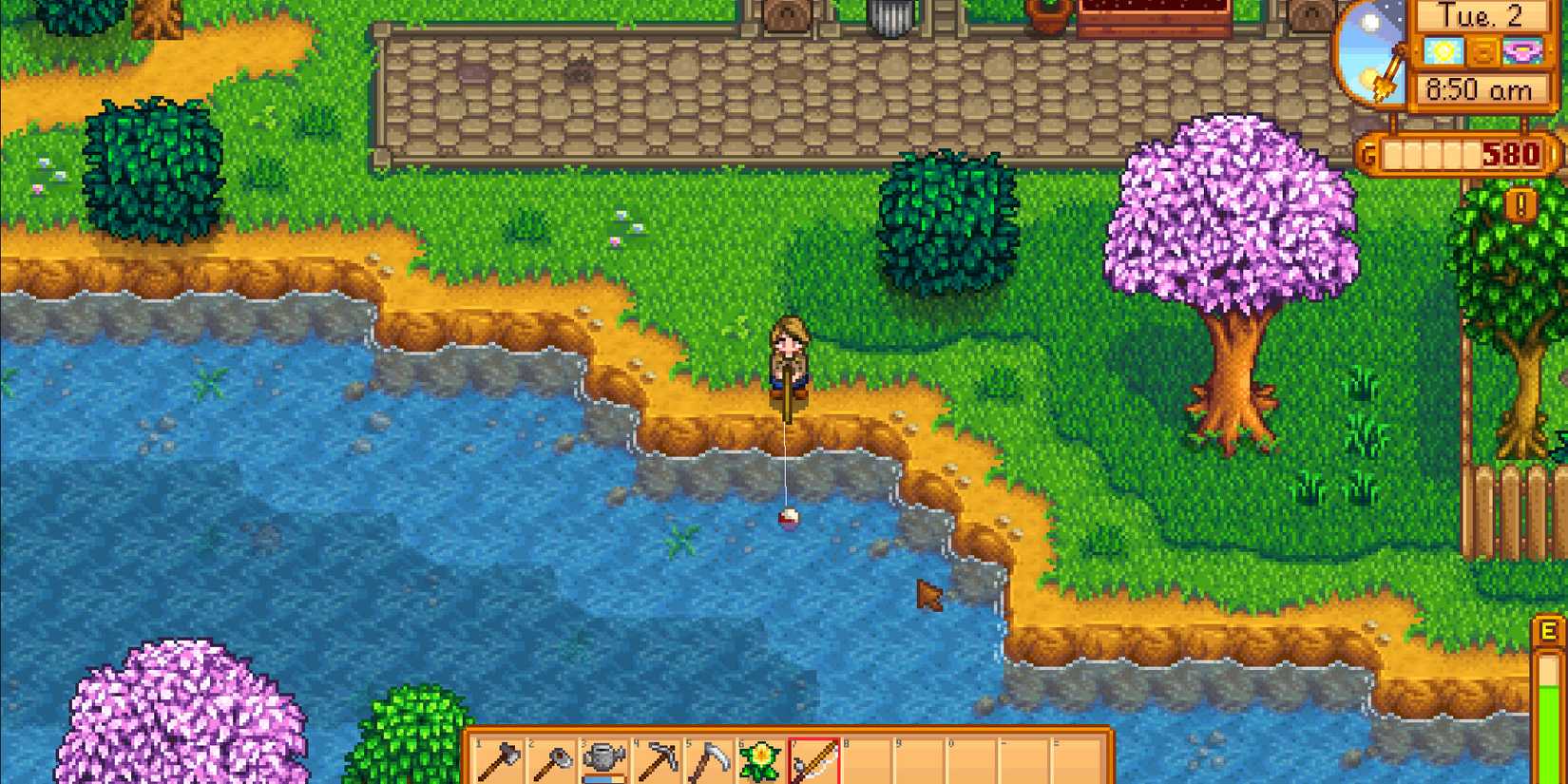Select the Hoe in slot 2

click(551, 760)
